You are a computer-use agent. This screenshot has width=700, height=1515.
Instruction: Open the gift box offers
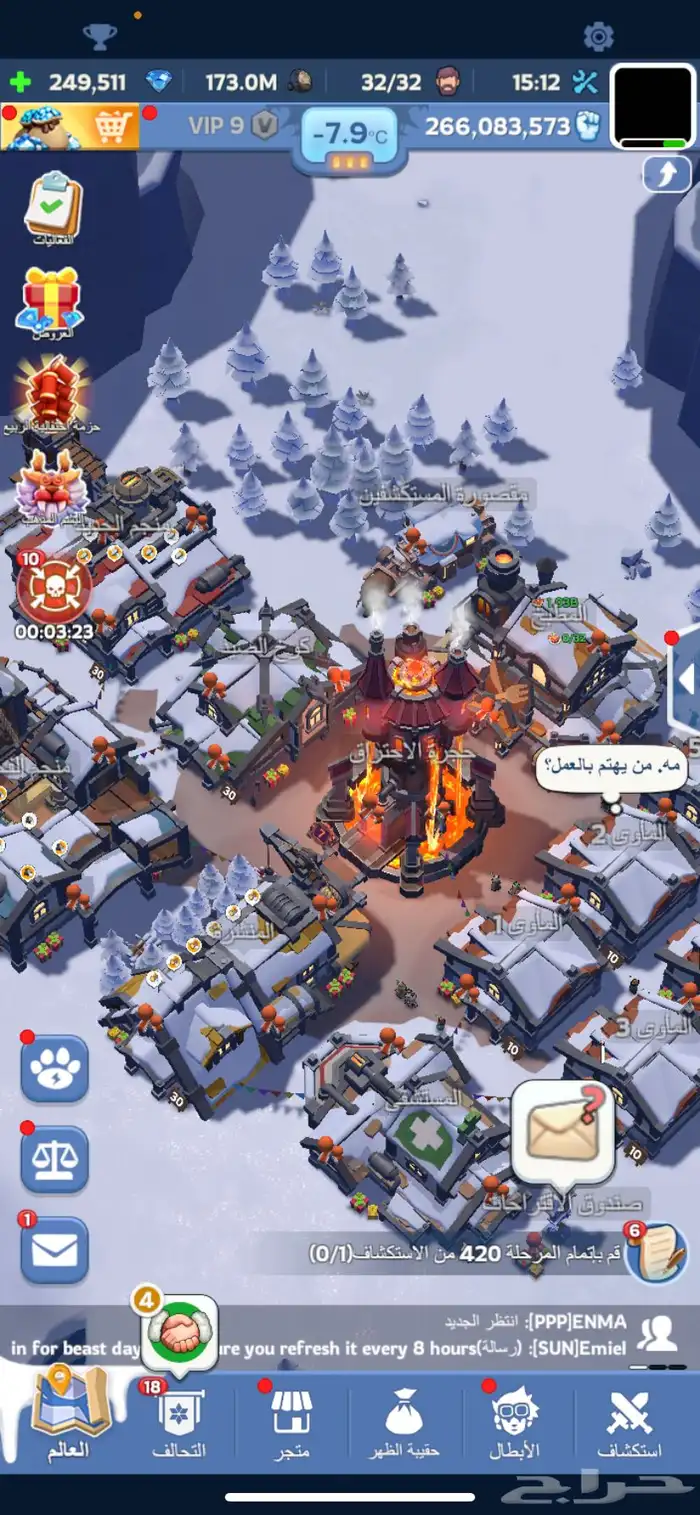51,300
